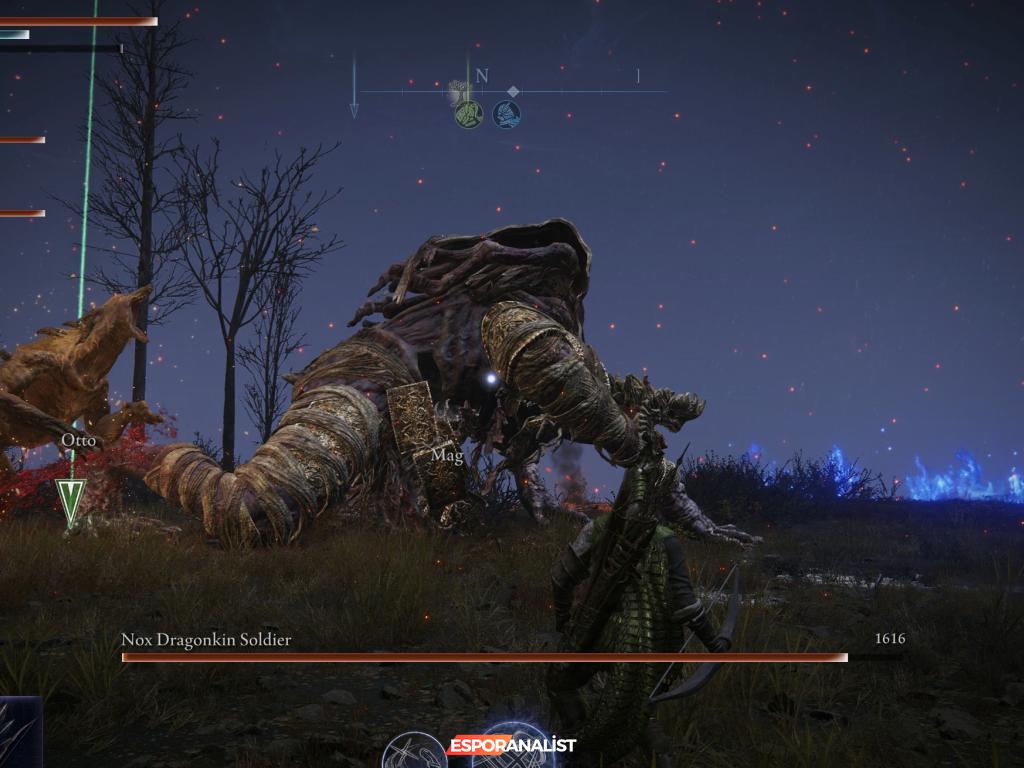Click the blue teammate icon on the compass
This screenshot has width=1024, height=768.
point(506,114)
